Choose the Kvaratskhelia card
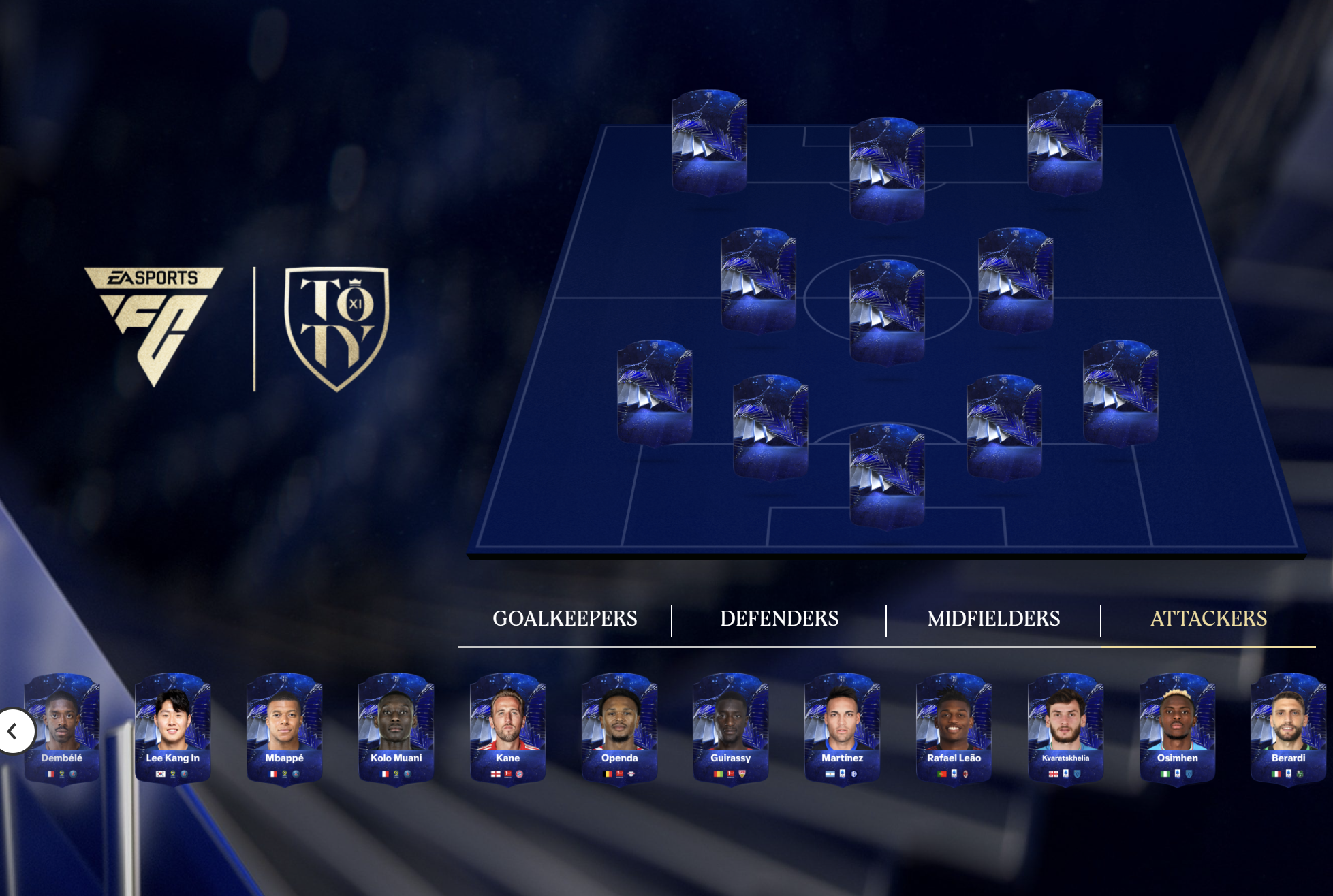Screen dimensions: 1333x896 click(x=1066, y=729)
